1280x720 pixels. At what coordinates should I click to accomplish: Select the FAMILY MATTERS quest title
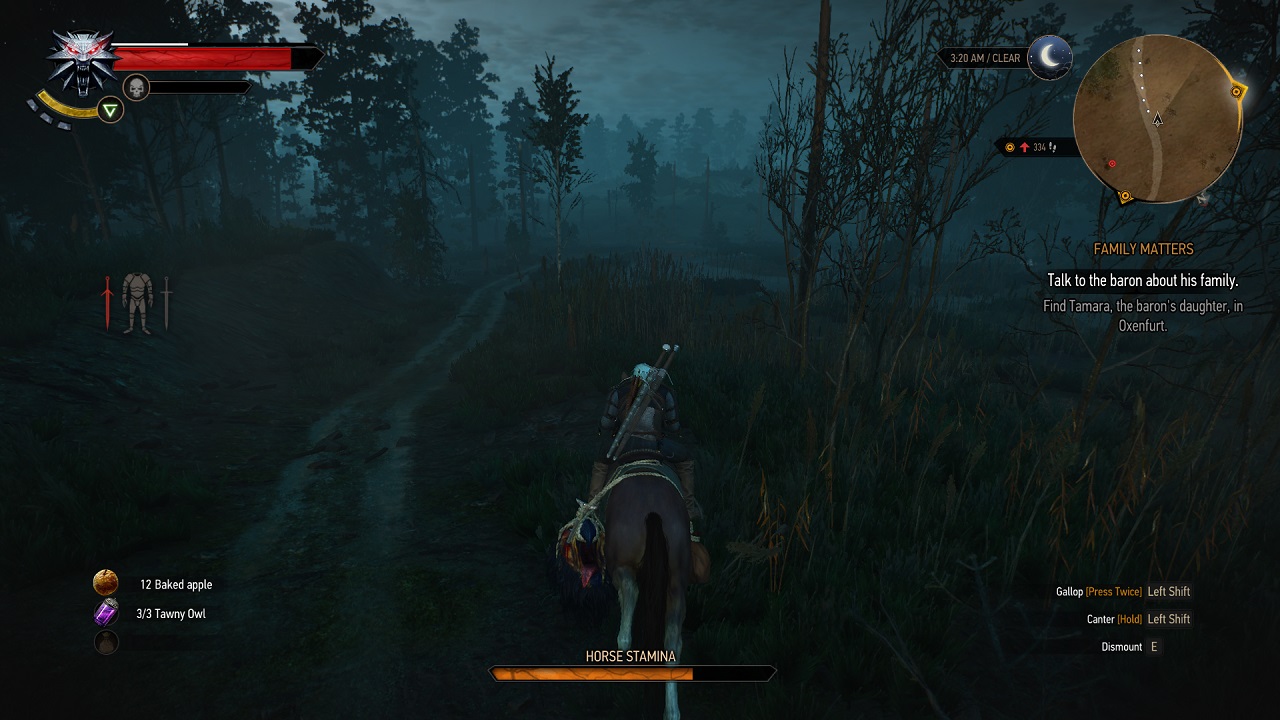pos(1144,248)
